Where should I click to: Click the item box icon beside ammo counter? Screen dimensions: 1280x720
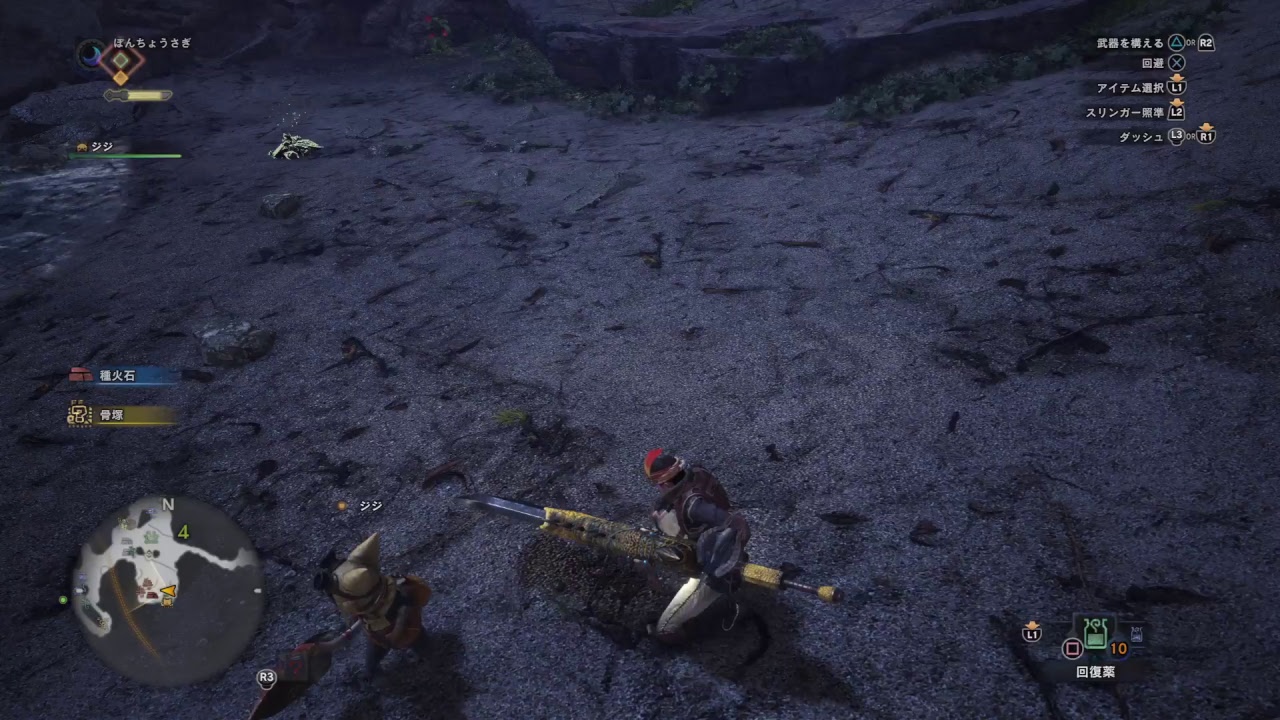pyautogui.click(x=1135, y=631)
